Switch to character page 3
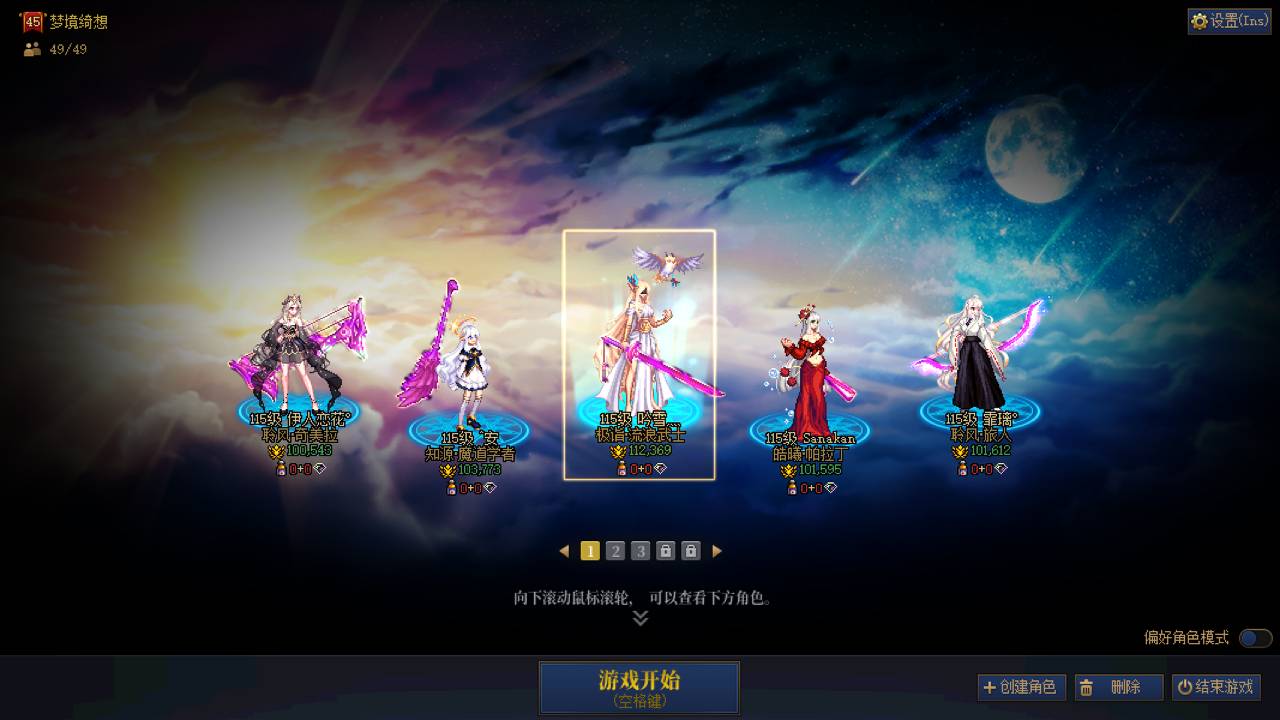1280x720 pixels. 642,549
